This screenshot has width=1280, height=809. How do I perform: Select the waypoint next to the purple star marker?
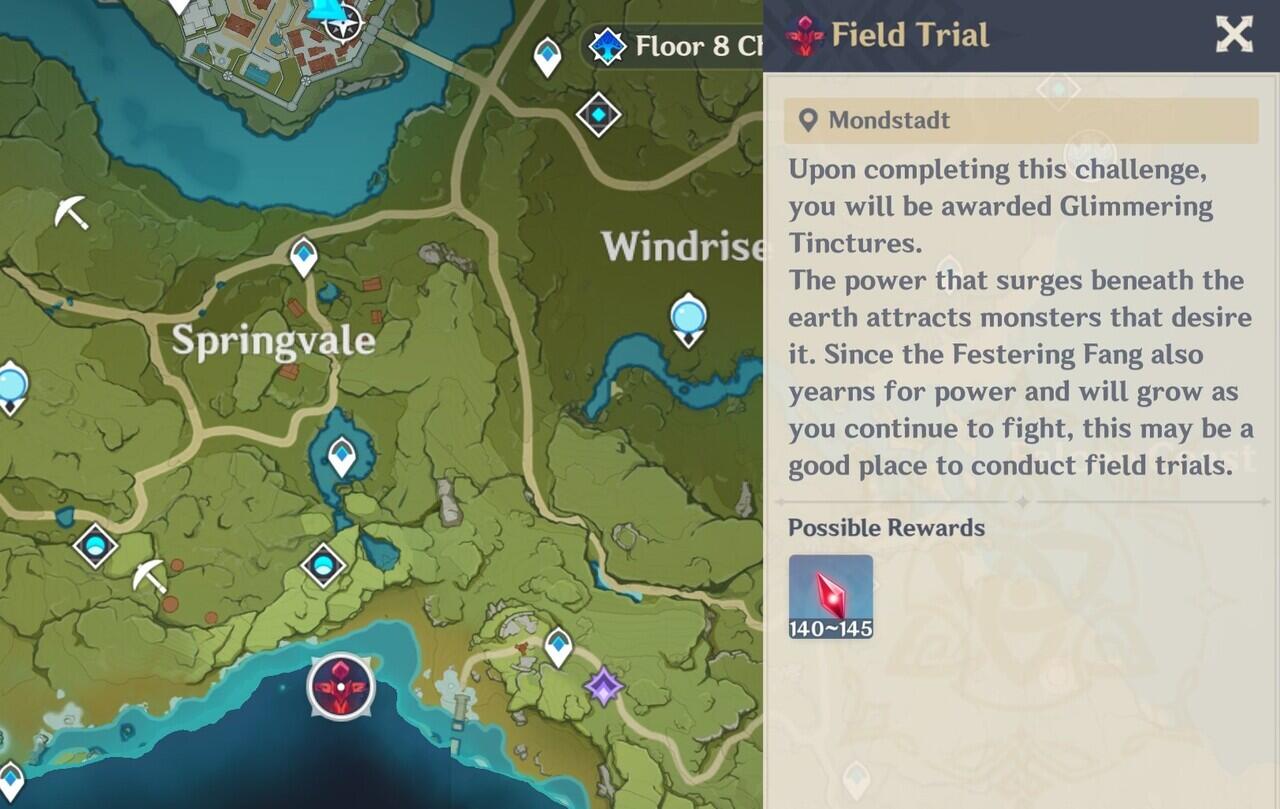(558, 647)
